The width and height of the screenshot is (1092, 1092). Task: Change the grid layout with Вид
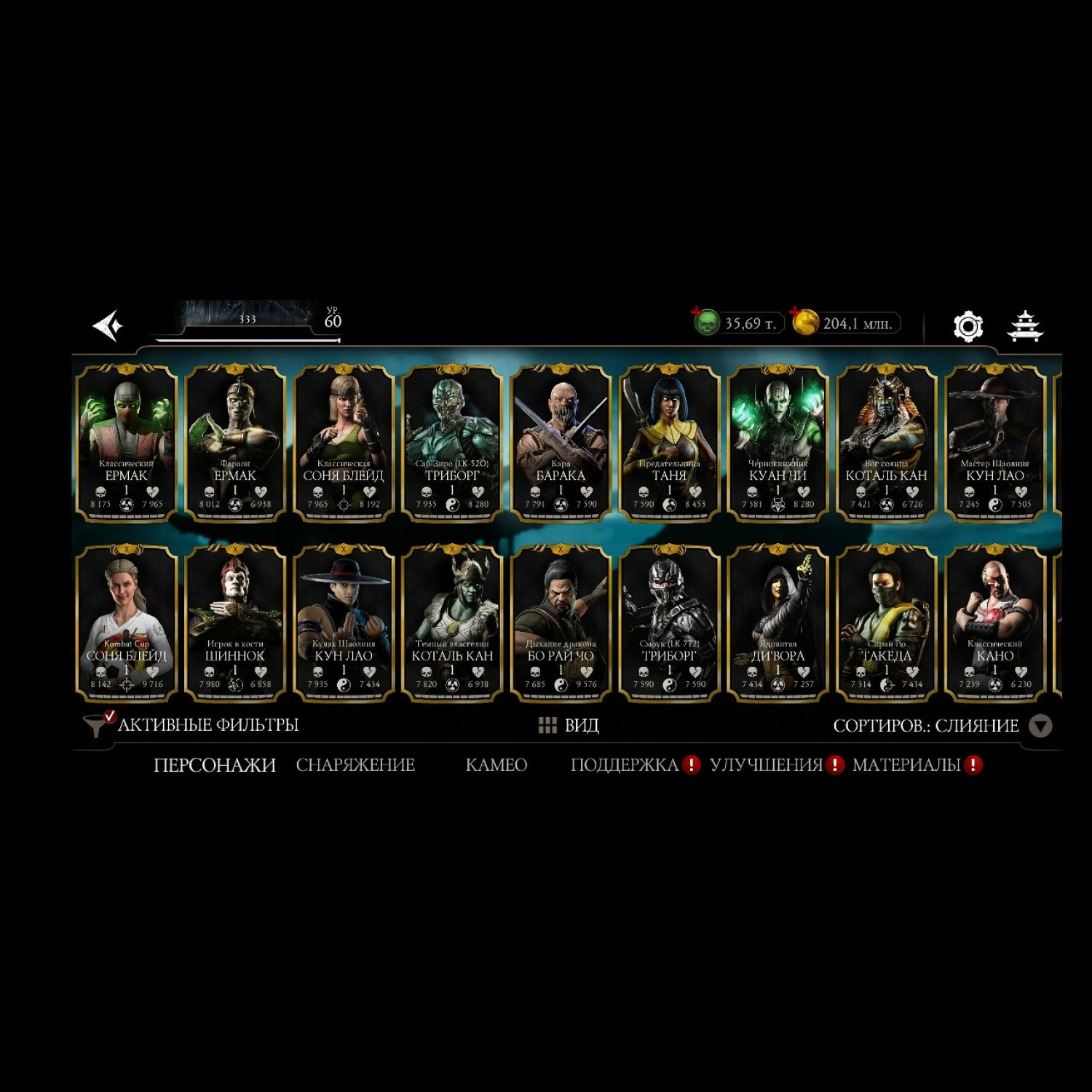pyautogui.click(x=569, y=725)
